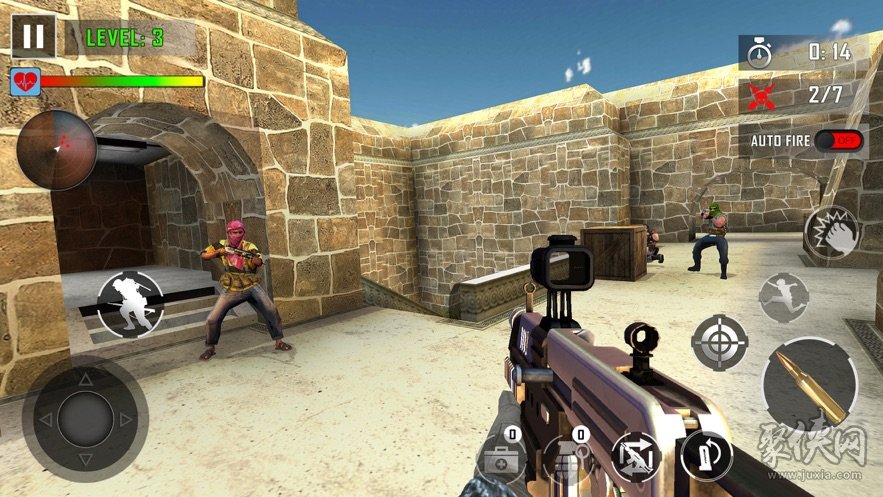Aim with the crosshair scope button

719,343
